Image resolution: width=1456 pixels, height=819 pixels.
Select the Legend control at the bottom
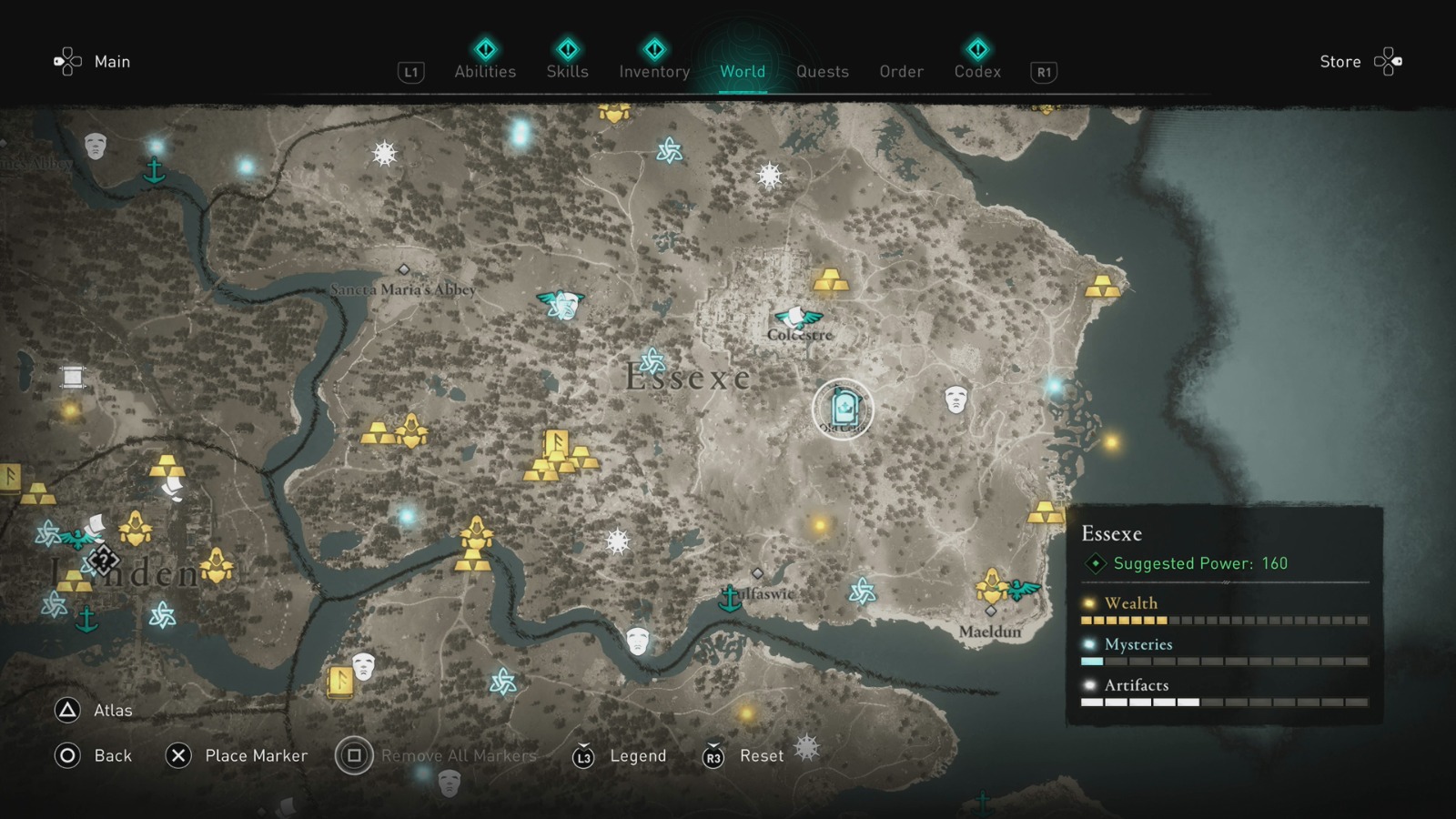tap(638, 756)
